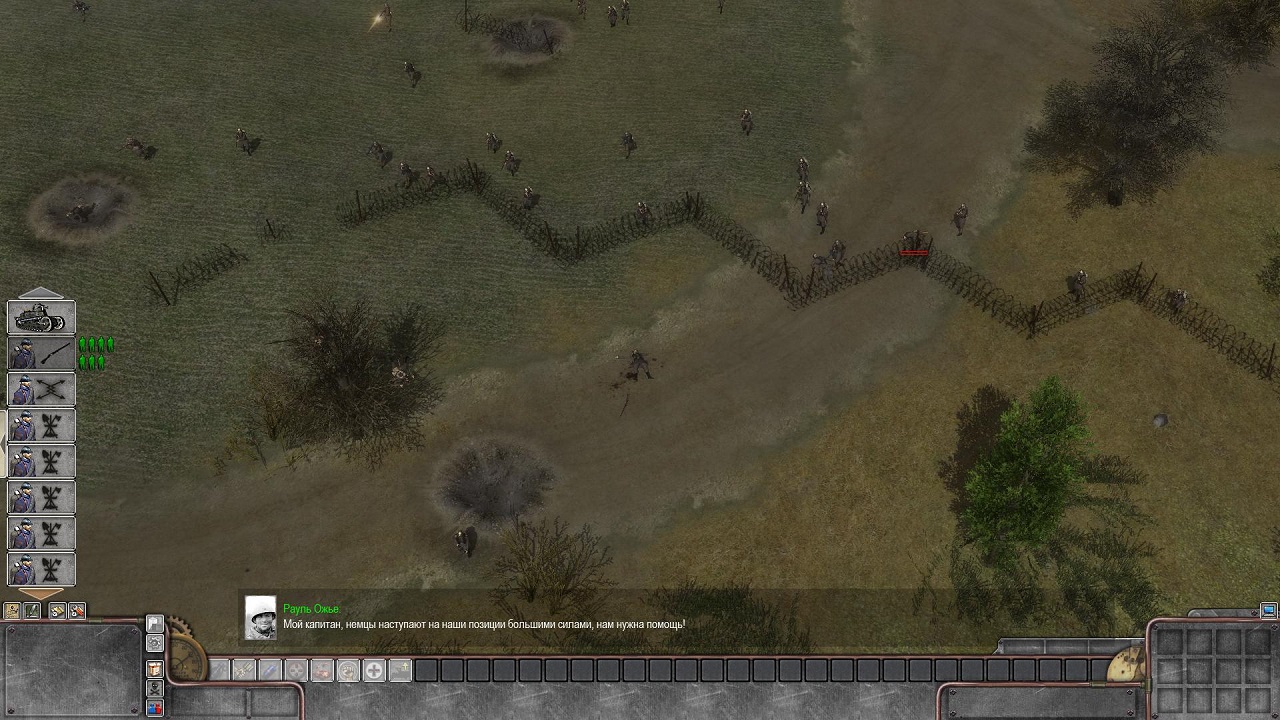The image size is (1280, 720).
Task: Click the minimap panel
Action: click(x=72, y=670)
